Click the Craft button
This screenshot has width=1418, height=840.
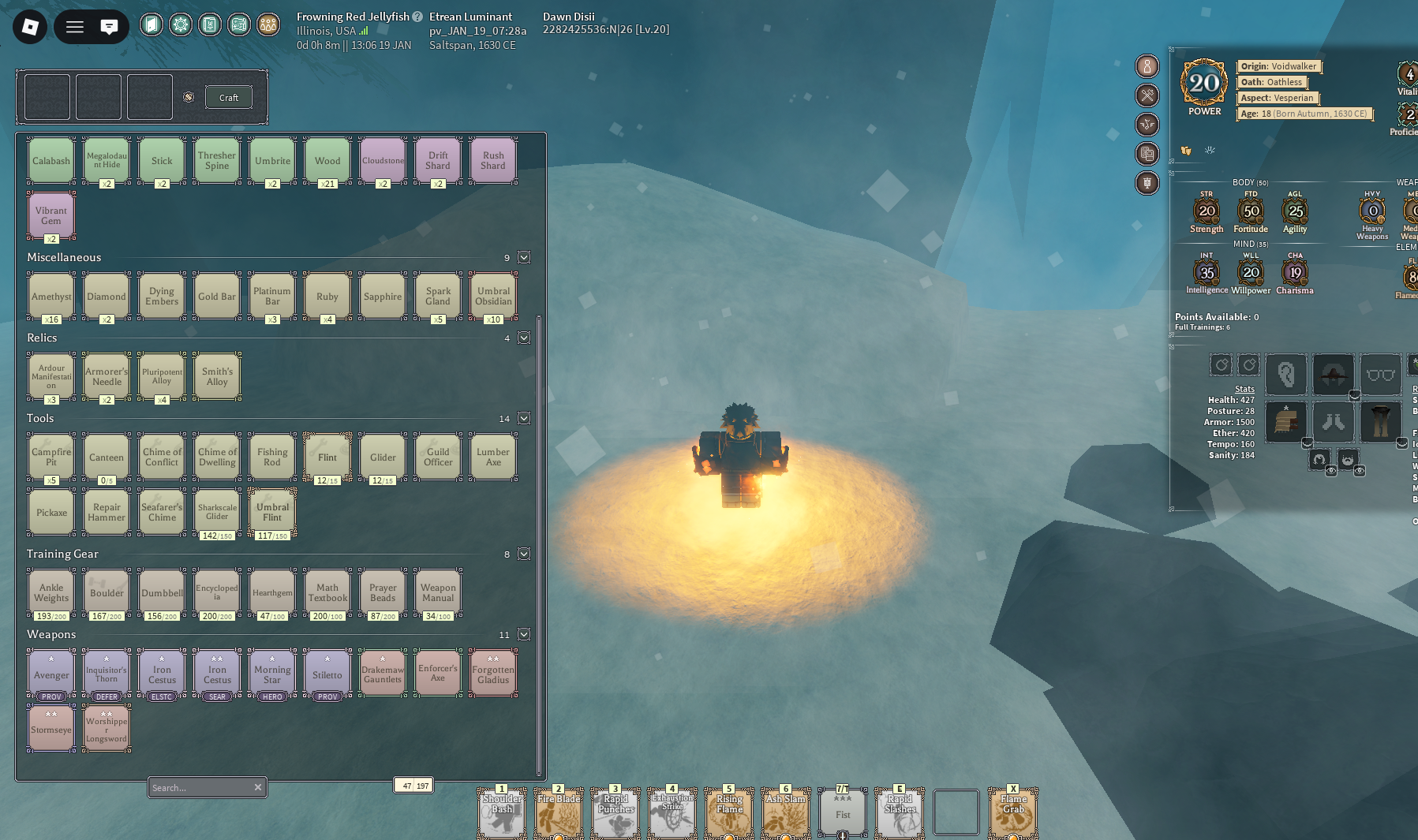click(x=229, y=98)
